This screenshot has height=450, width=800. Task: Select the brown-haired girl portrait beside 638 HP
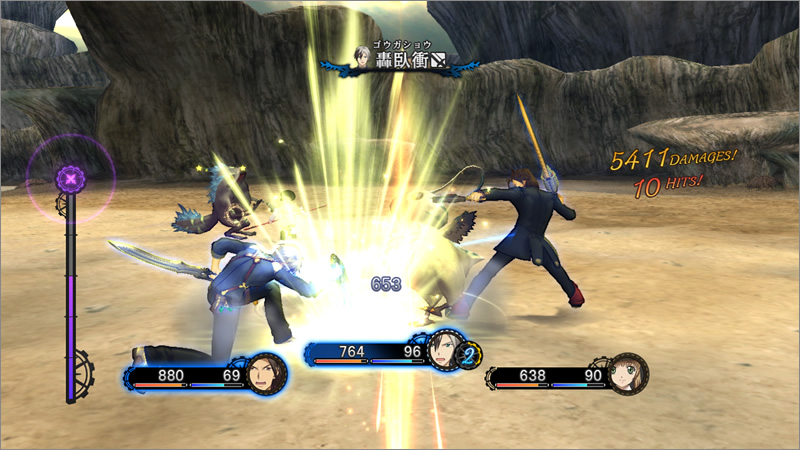pyautogui.click(x=627, y=374)
